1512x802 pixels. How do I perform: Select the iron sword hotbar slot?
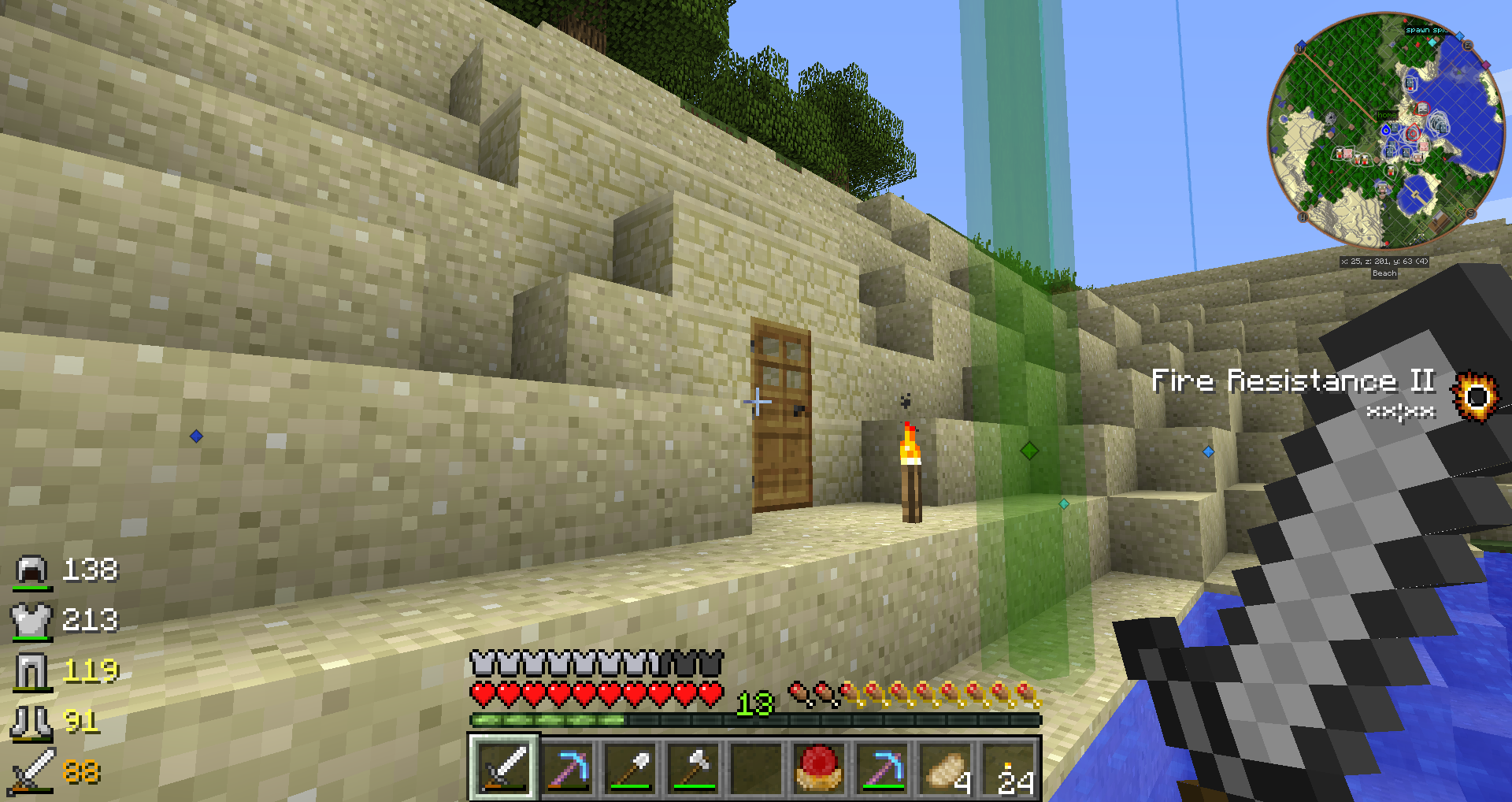click(504, 768)
